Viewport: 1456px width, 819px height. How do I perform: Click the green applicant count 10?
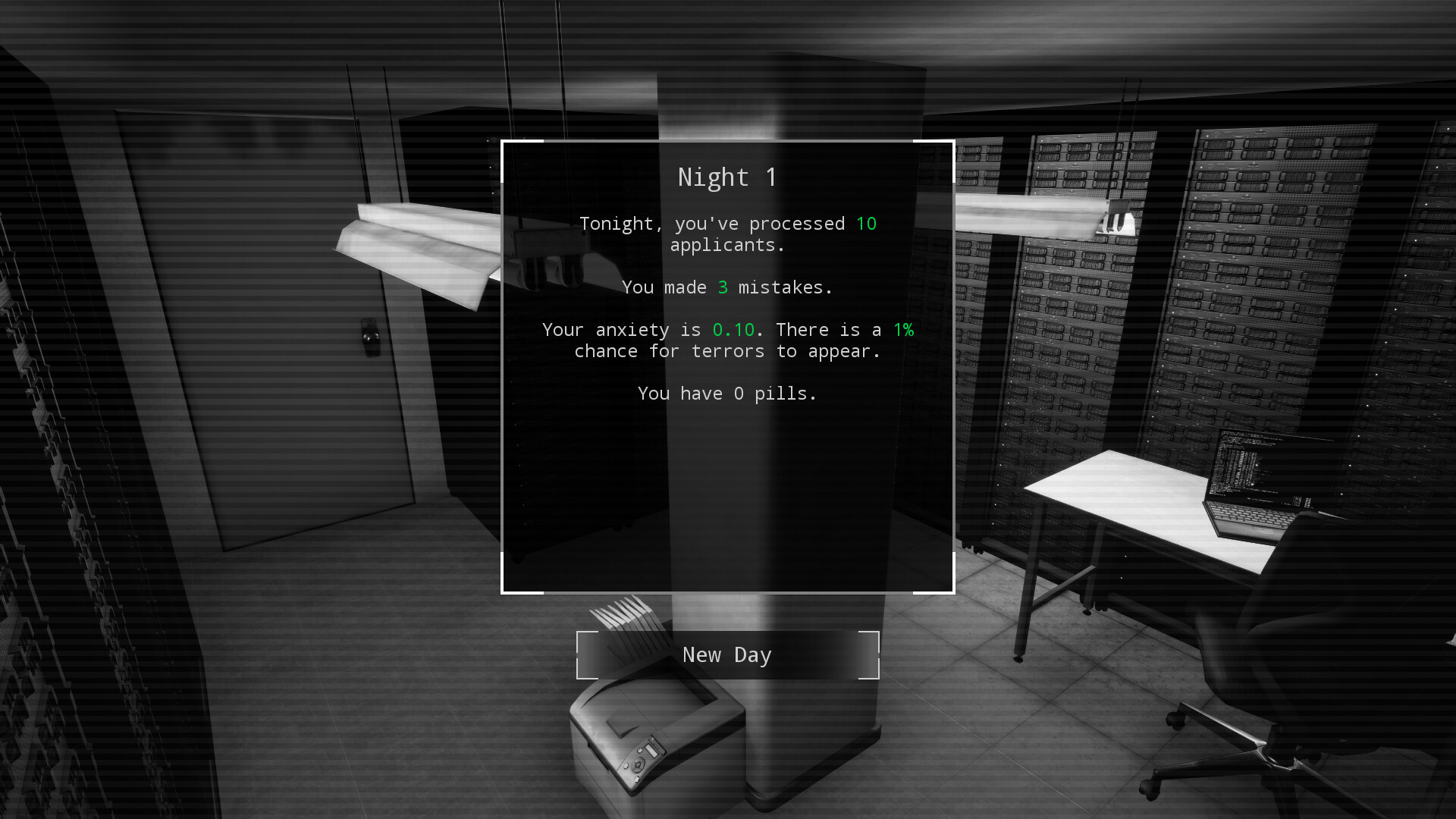(867, 223)
